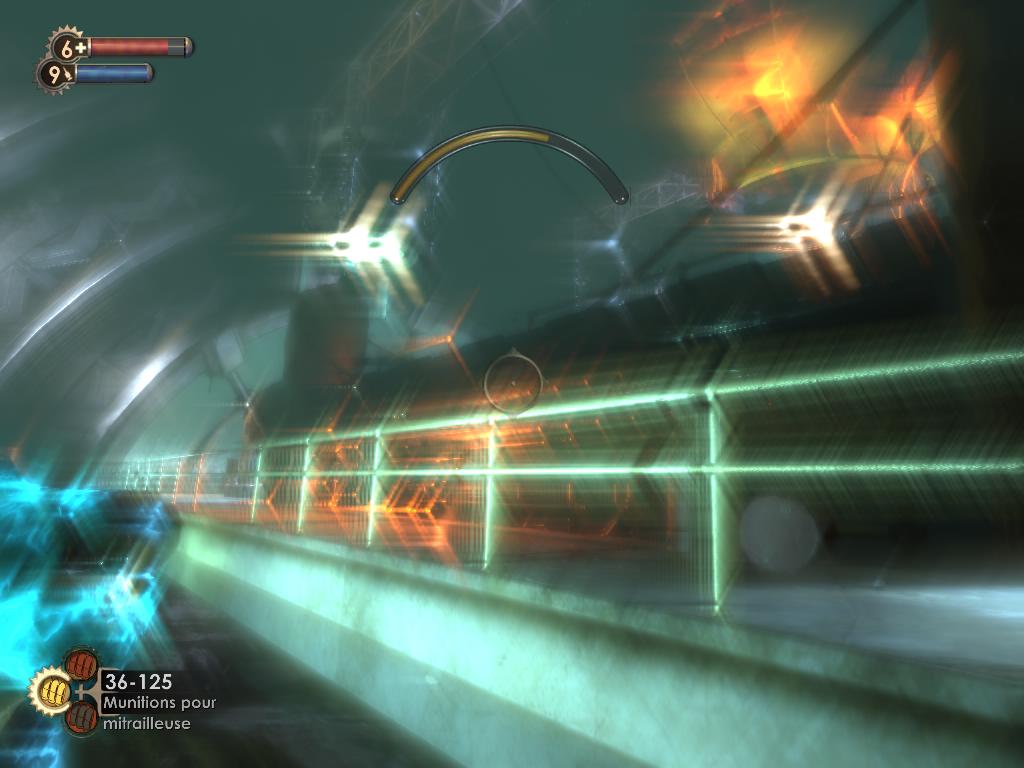Choose the dimmed lower ammo type icon
The image size is (1024, 768).
[x=81, y=716]
